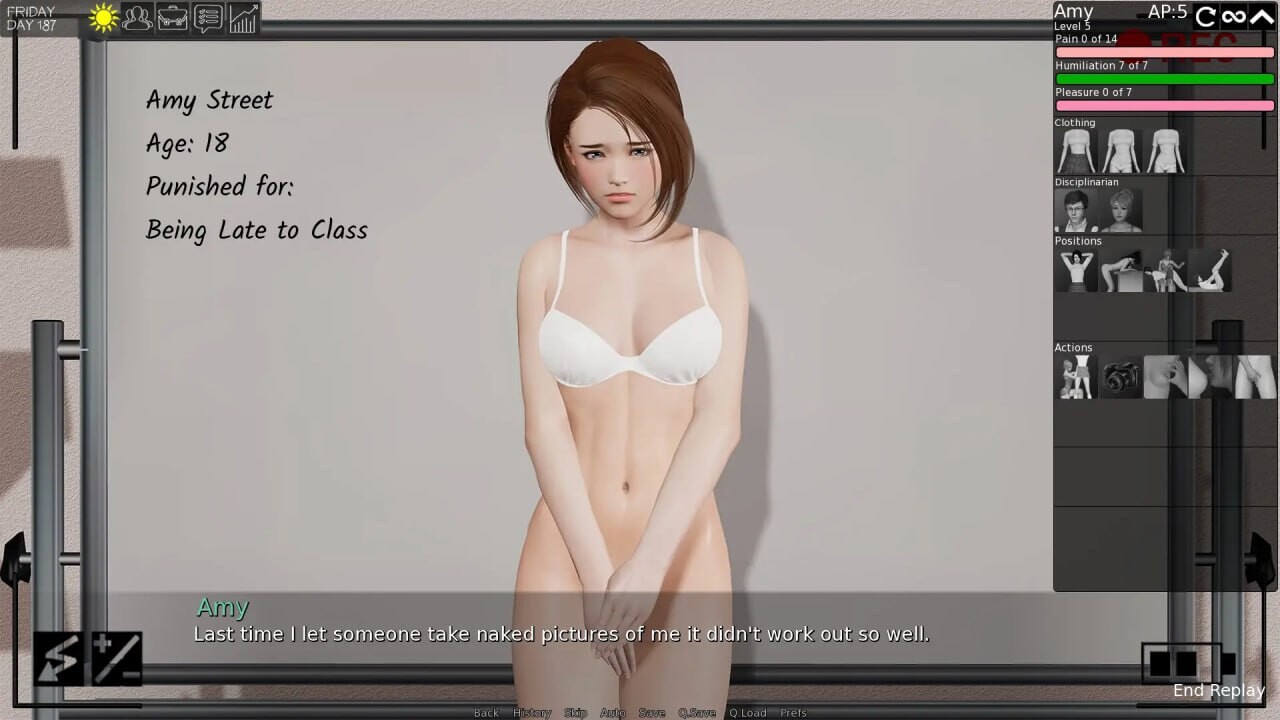Viewport: 1280px width, 720px height.
Task: Select the sun daytime icon
Action: [x=100, y=17]
